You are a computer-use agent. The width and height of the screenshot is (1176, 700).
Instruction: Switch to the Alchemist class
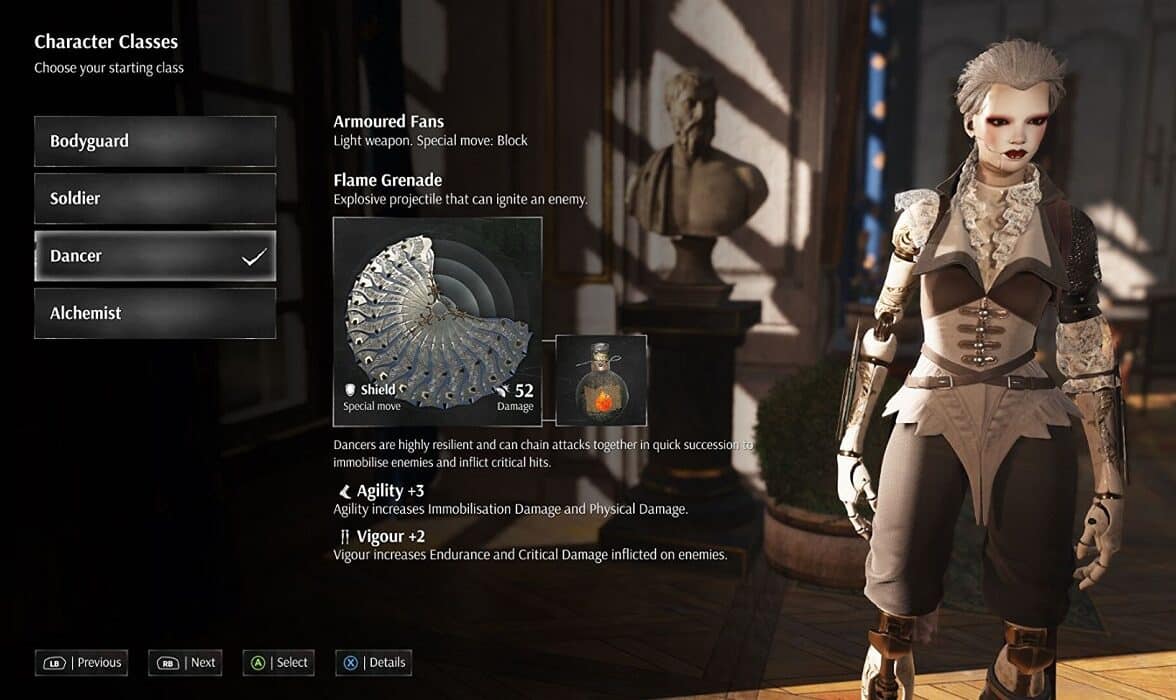[155, 313]
